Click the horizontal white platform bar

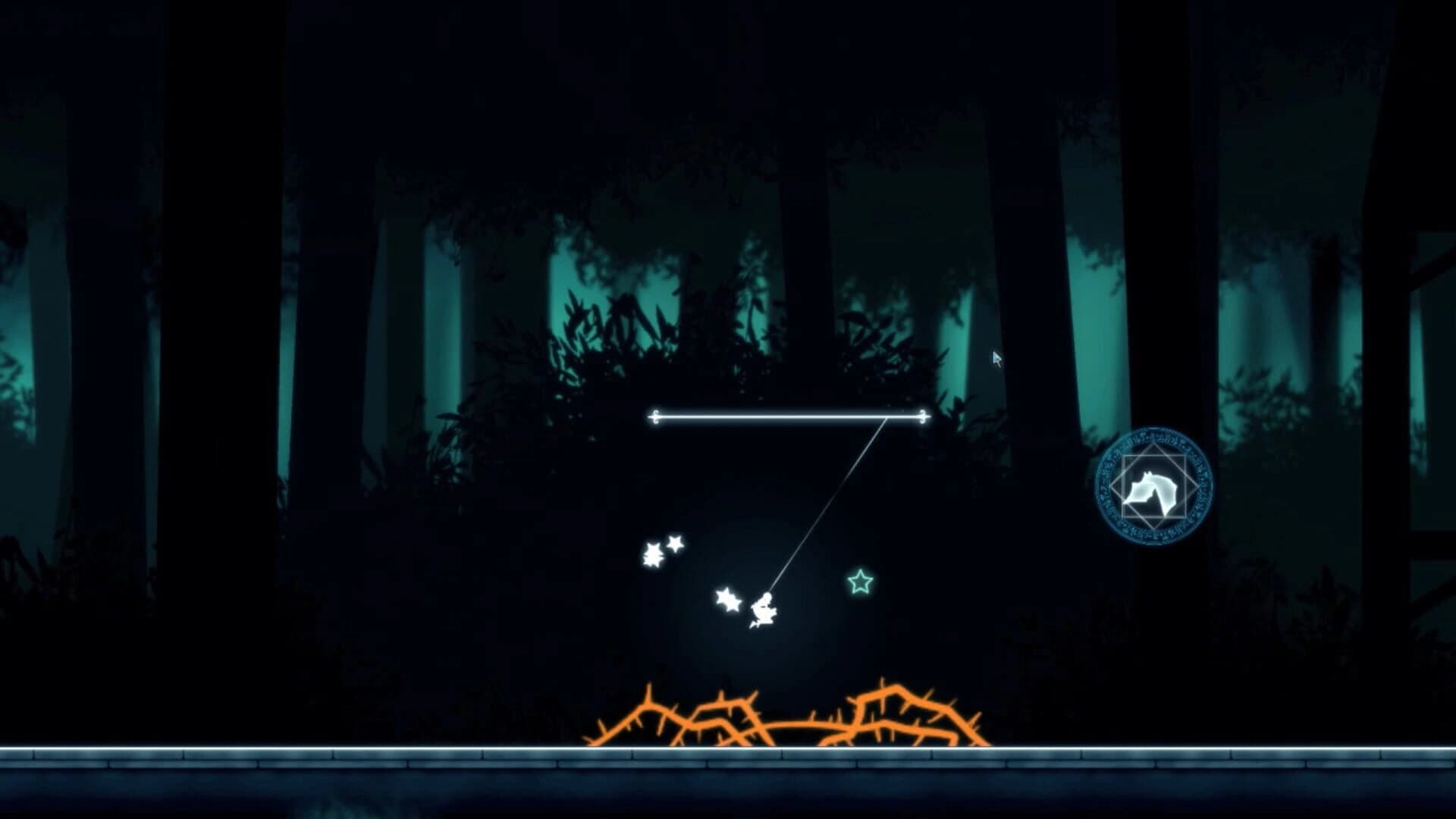point(789,416)
